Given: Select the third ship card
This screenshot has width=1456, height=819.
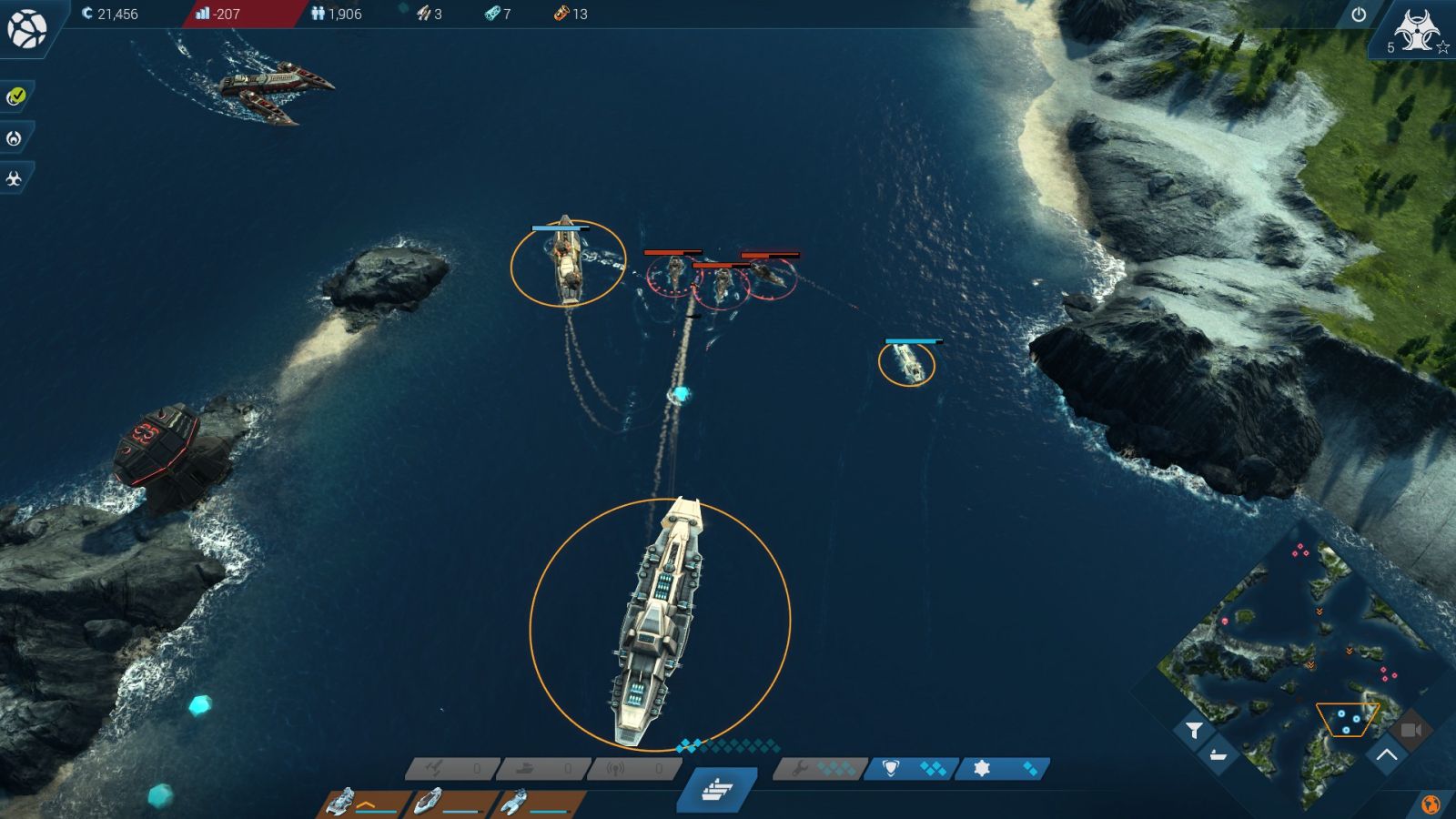Looking at the screenshot, I should pos(539,804).
